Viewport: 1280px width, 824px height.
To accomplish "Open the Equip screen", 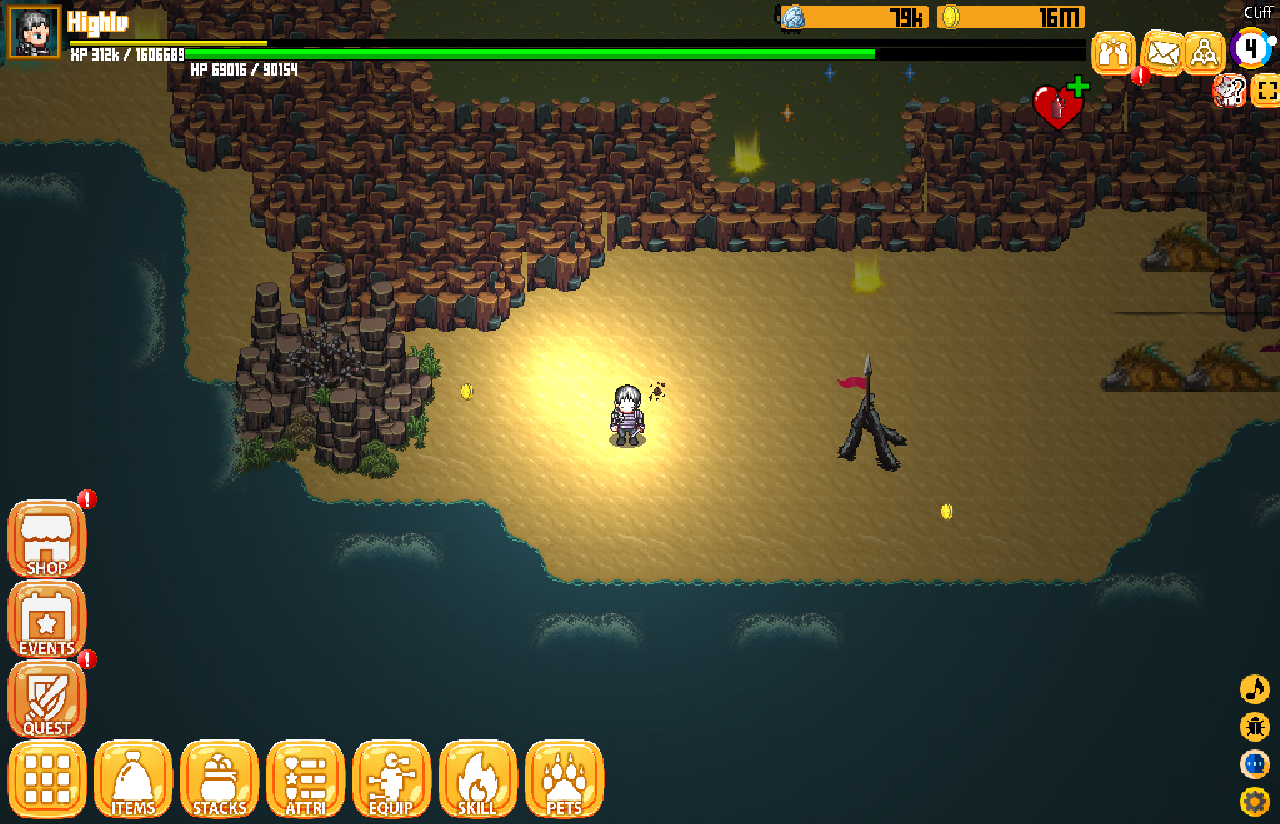I will pos(391,779).
